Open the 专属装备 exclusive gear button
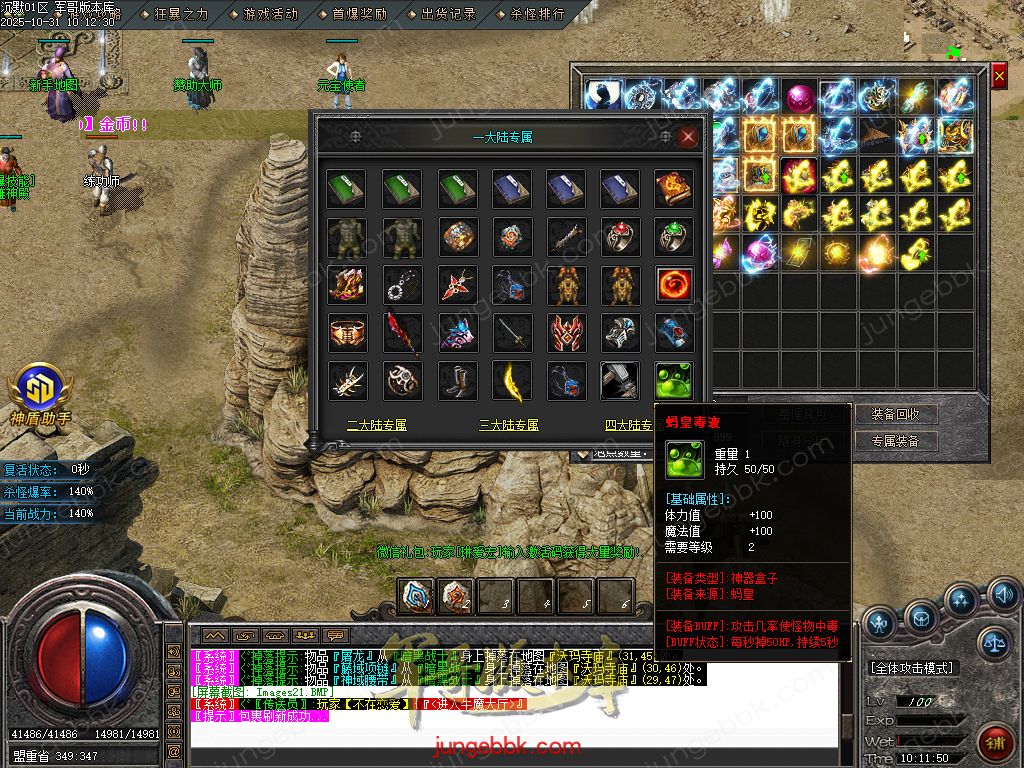The width and height of the screenshot is (1024, 768). click(x=895, y=441)
